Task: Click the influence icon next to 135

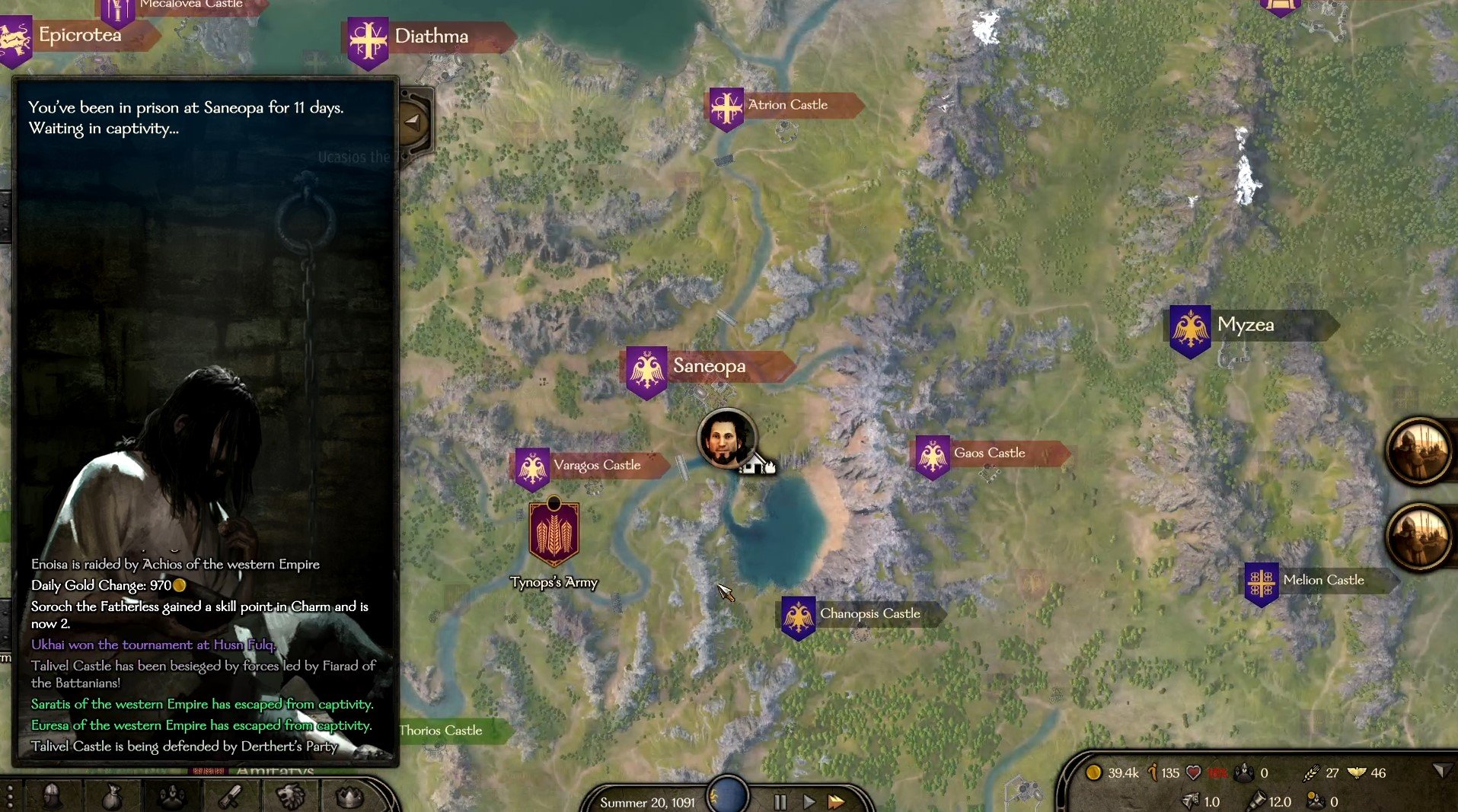Action: pyautogui.click(x=1153, y=773)
